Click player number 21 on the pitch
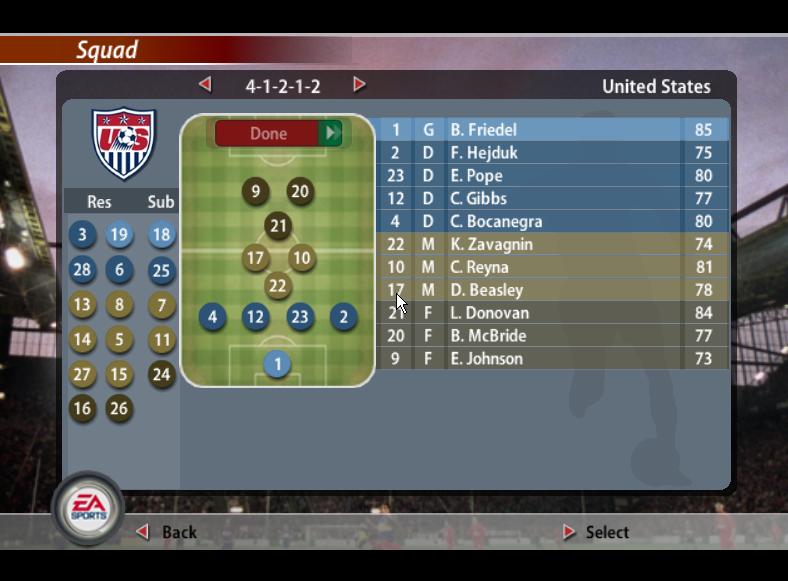 278,227
